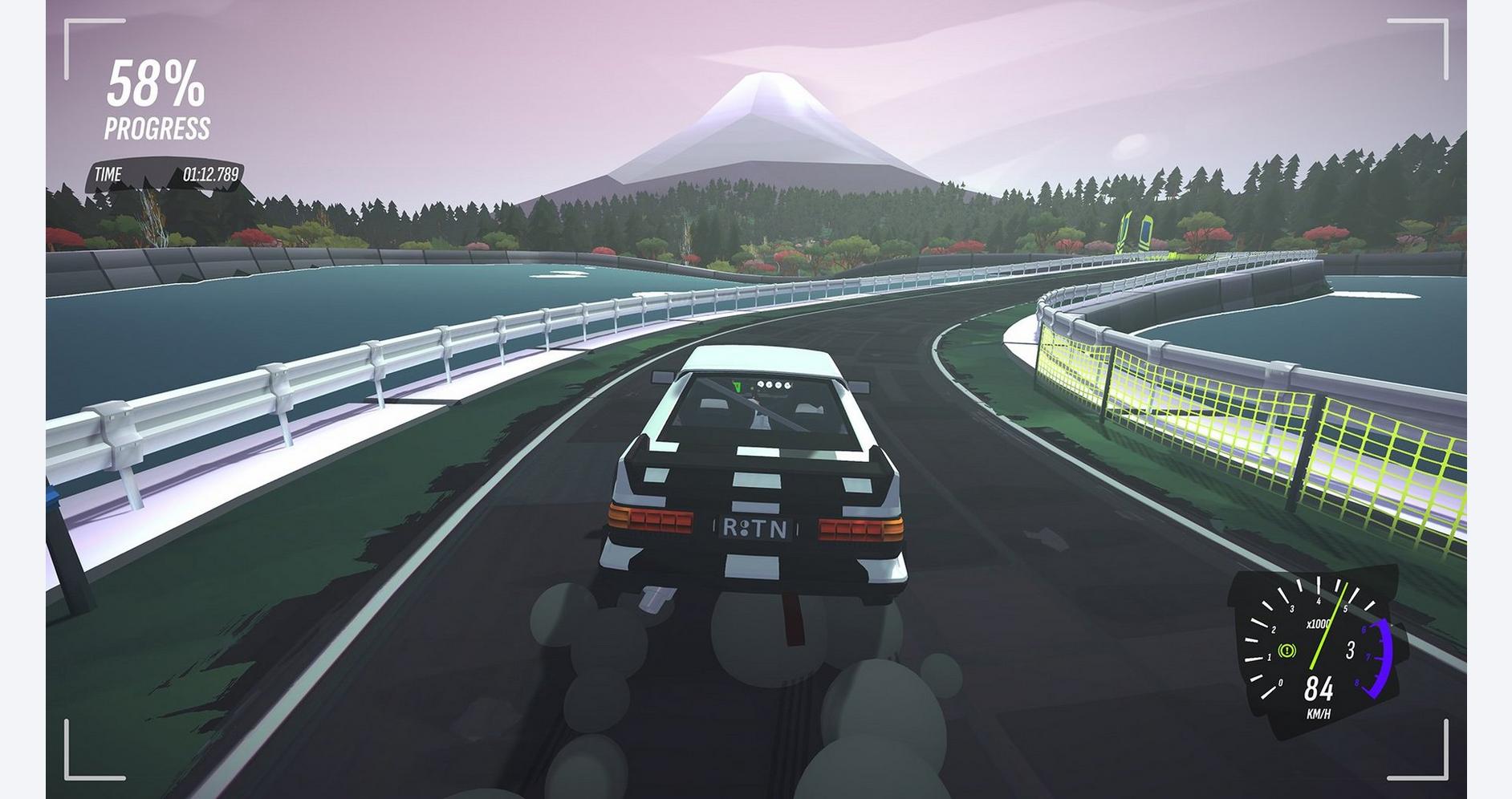
Task: Click the green handbrake warning icon on the tachometer
Action: pyautogui.click(x=1286, y=651)
